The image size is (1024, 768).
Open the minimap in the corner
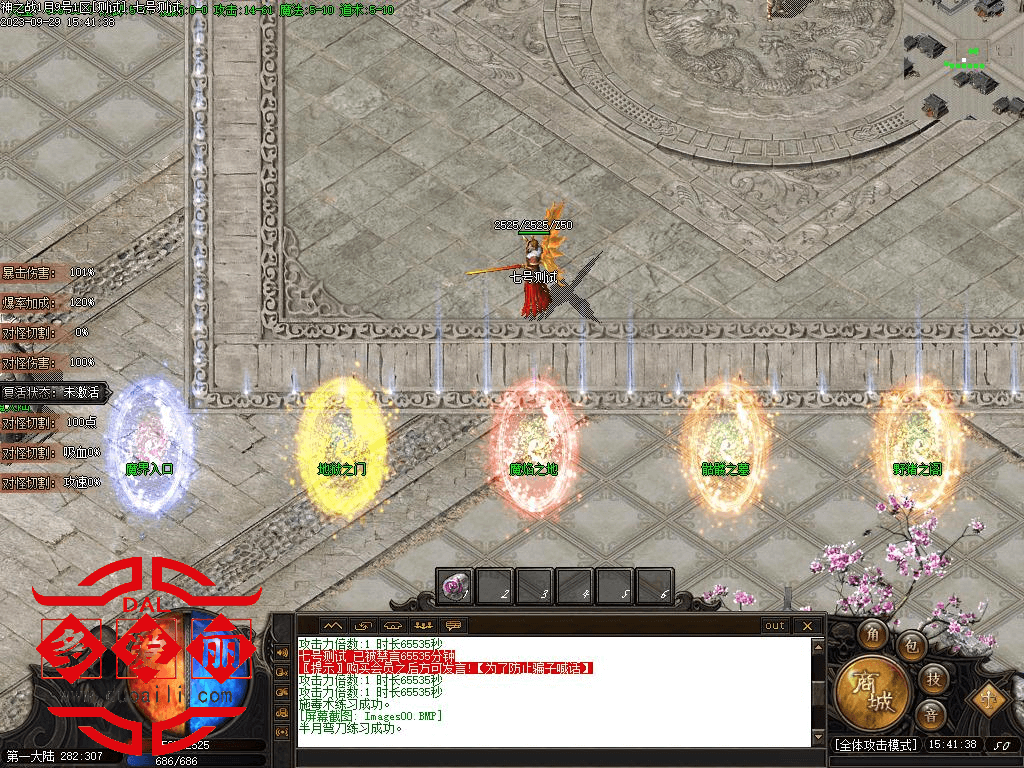tap(961, 60)
